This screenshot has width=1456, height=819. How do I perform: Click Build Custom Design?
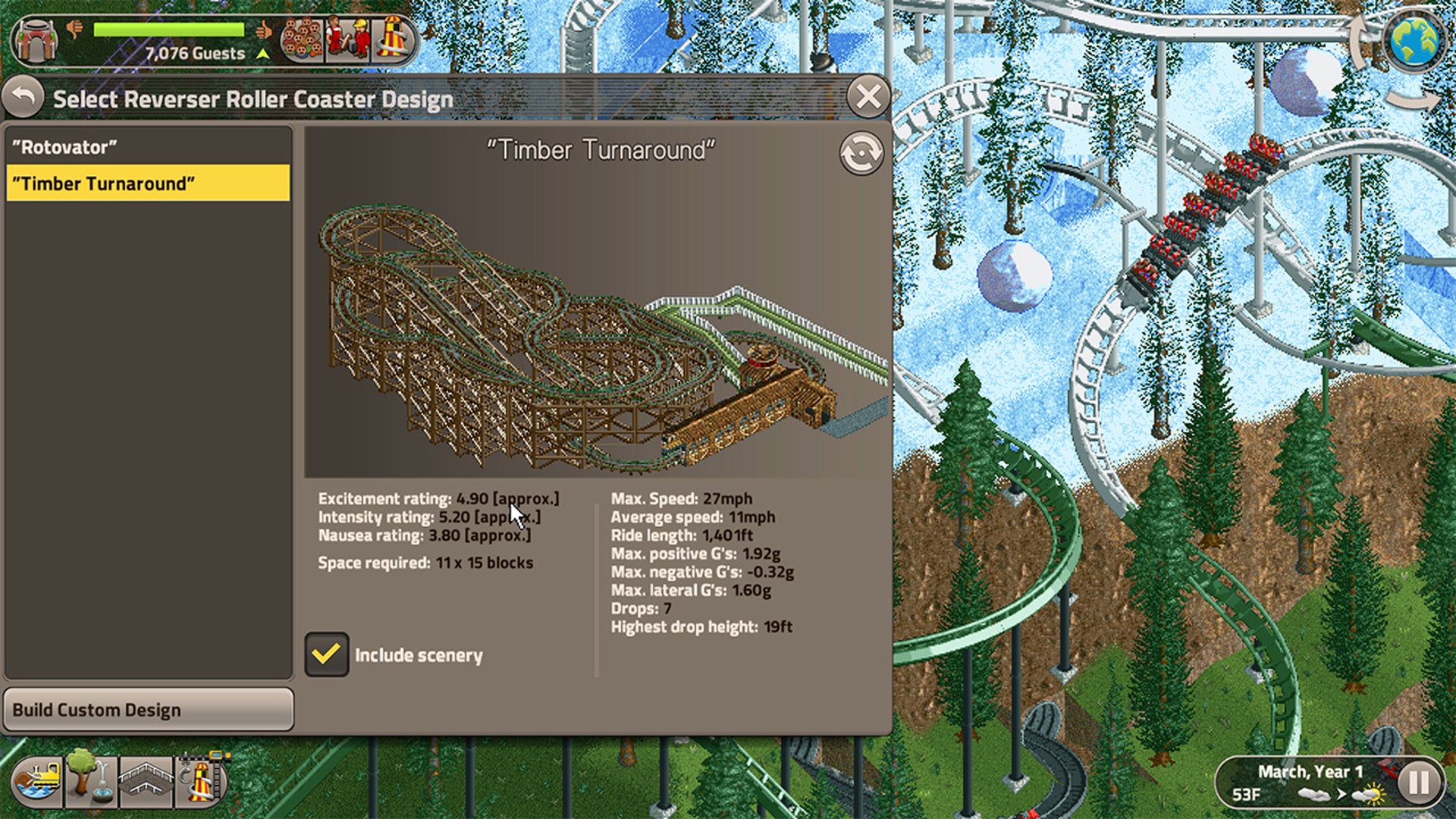point(148,710)
